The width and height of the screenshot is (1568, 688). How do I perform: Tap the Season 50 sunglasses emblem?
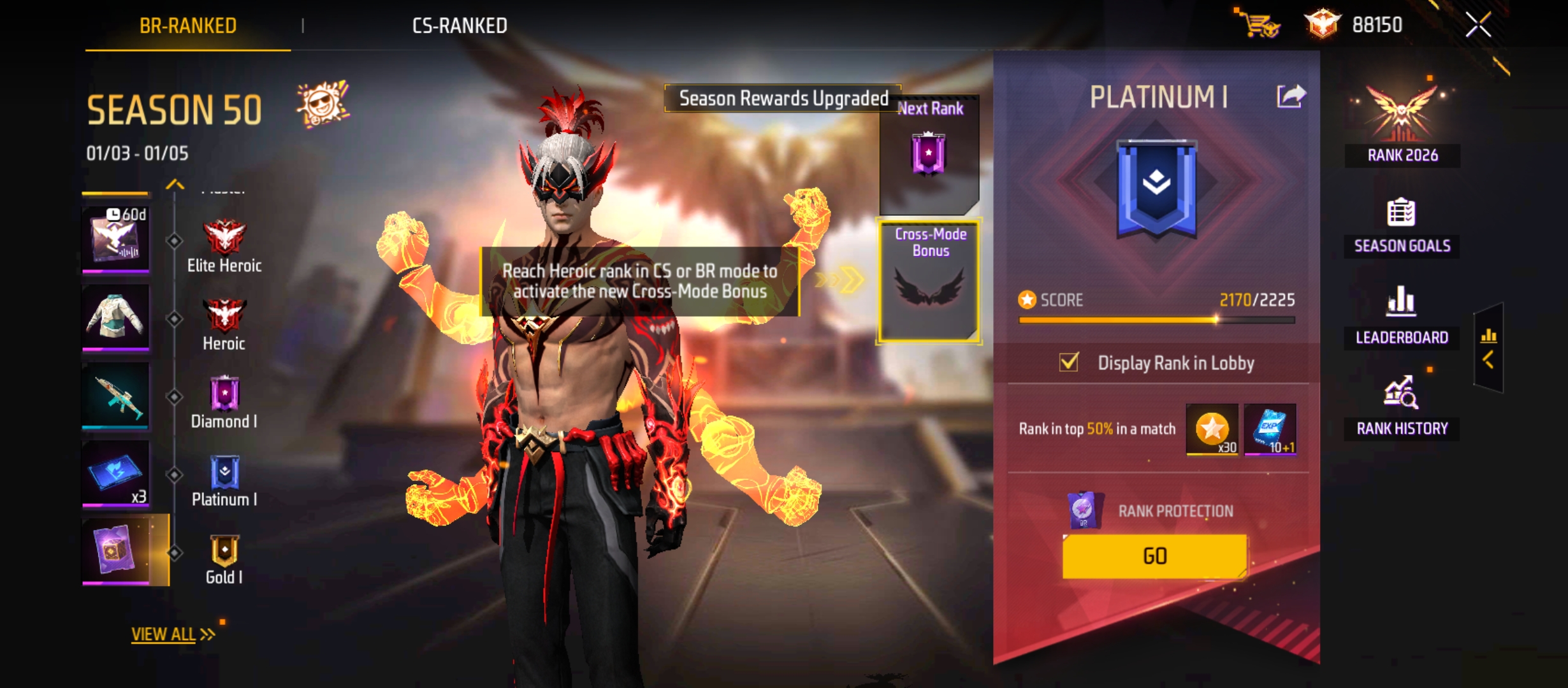tap(323, 104)
